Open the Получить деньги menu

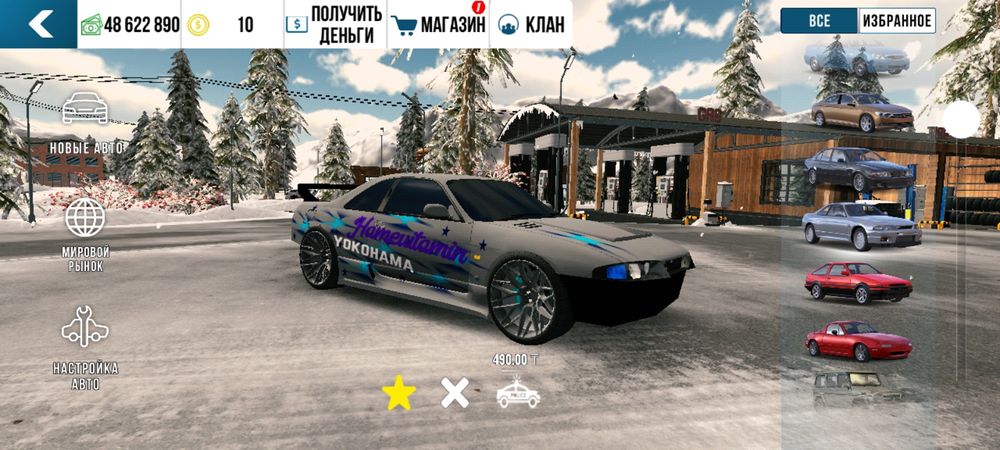[x=334, y=24]
